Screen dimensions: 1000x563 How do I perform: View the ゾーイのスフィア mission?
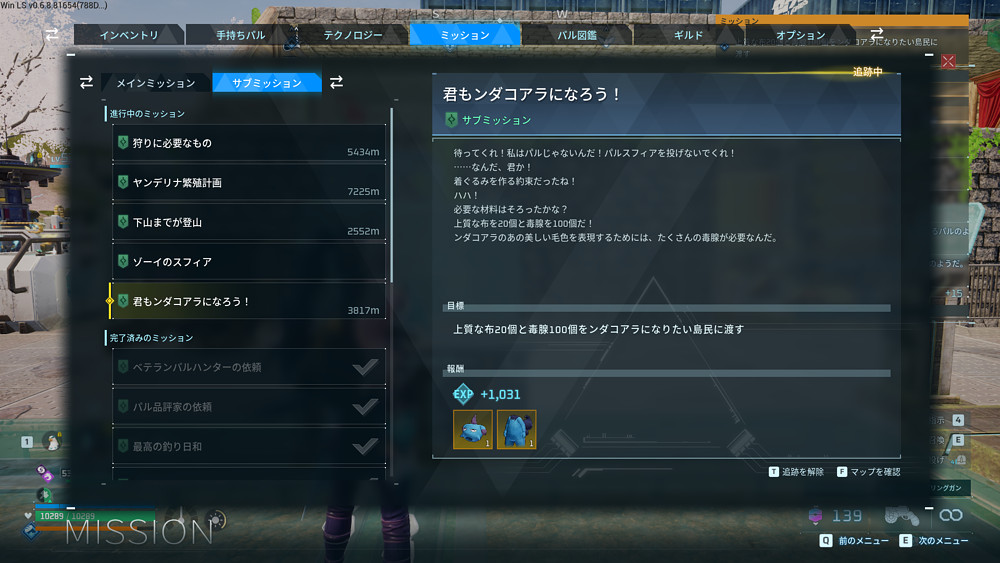coord(248,262)
